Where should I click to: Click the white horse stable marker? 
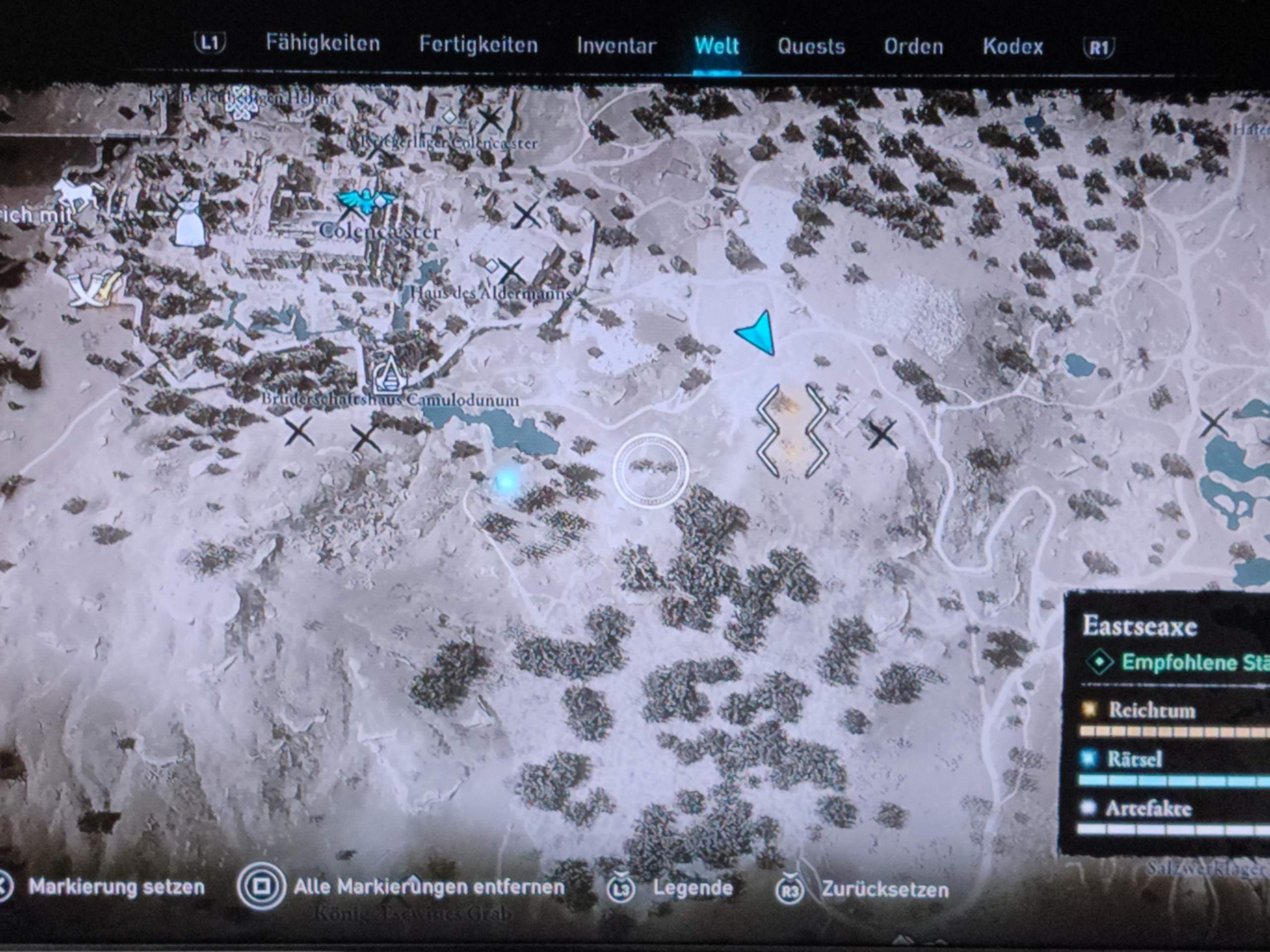click(75, 193)
